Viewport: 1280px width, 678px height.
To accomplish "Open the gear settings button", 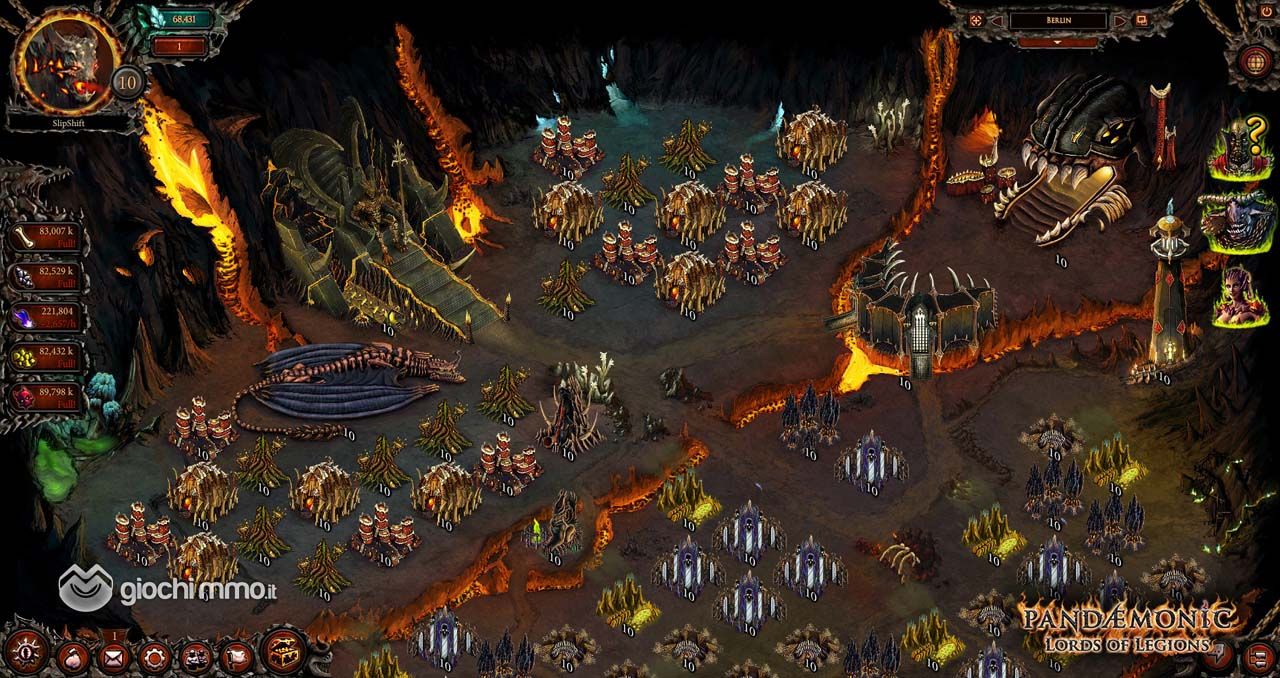I will tap(154, 657).
